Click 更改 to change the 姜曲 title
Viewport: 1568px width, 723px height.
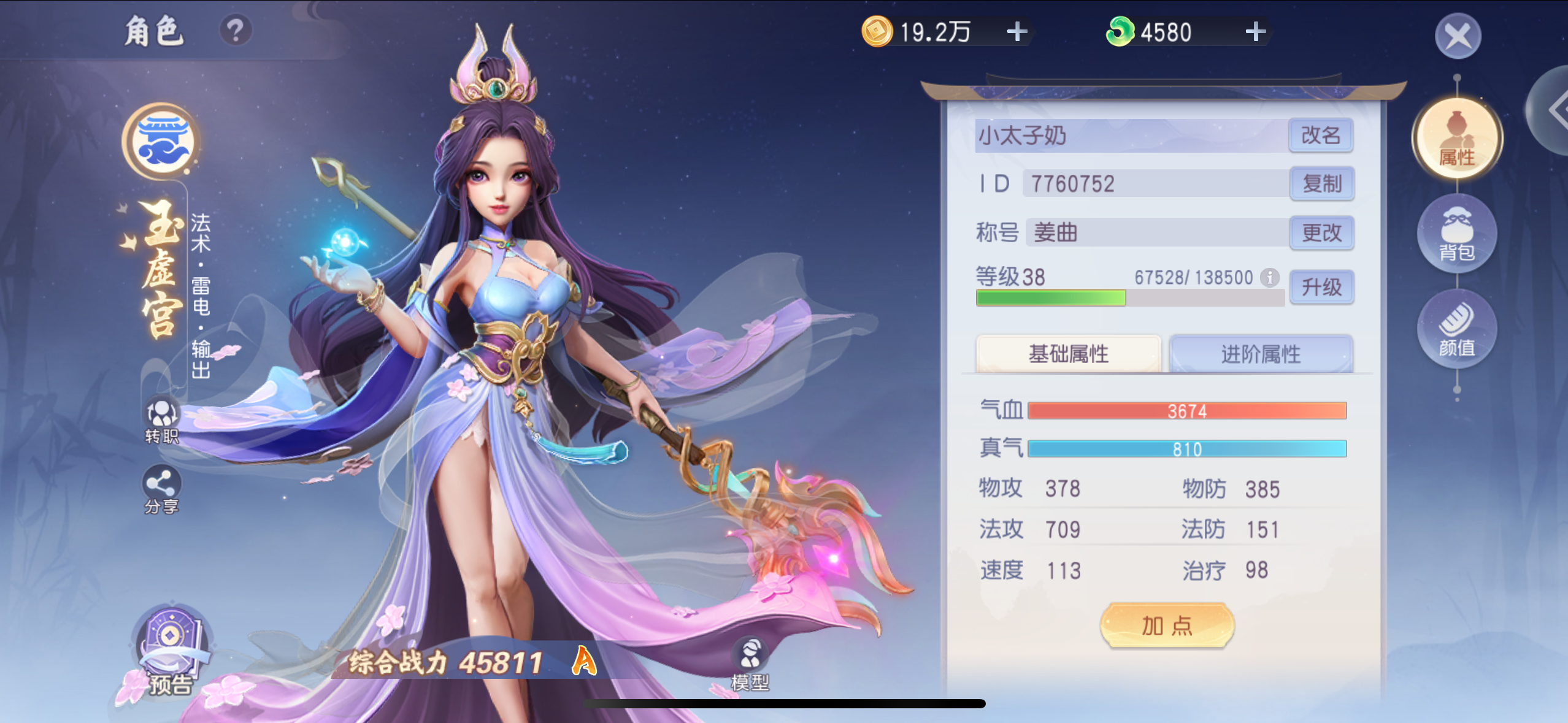pyautogui.click(x=1322, y=233)
